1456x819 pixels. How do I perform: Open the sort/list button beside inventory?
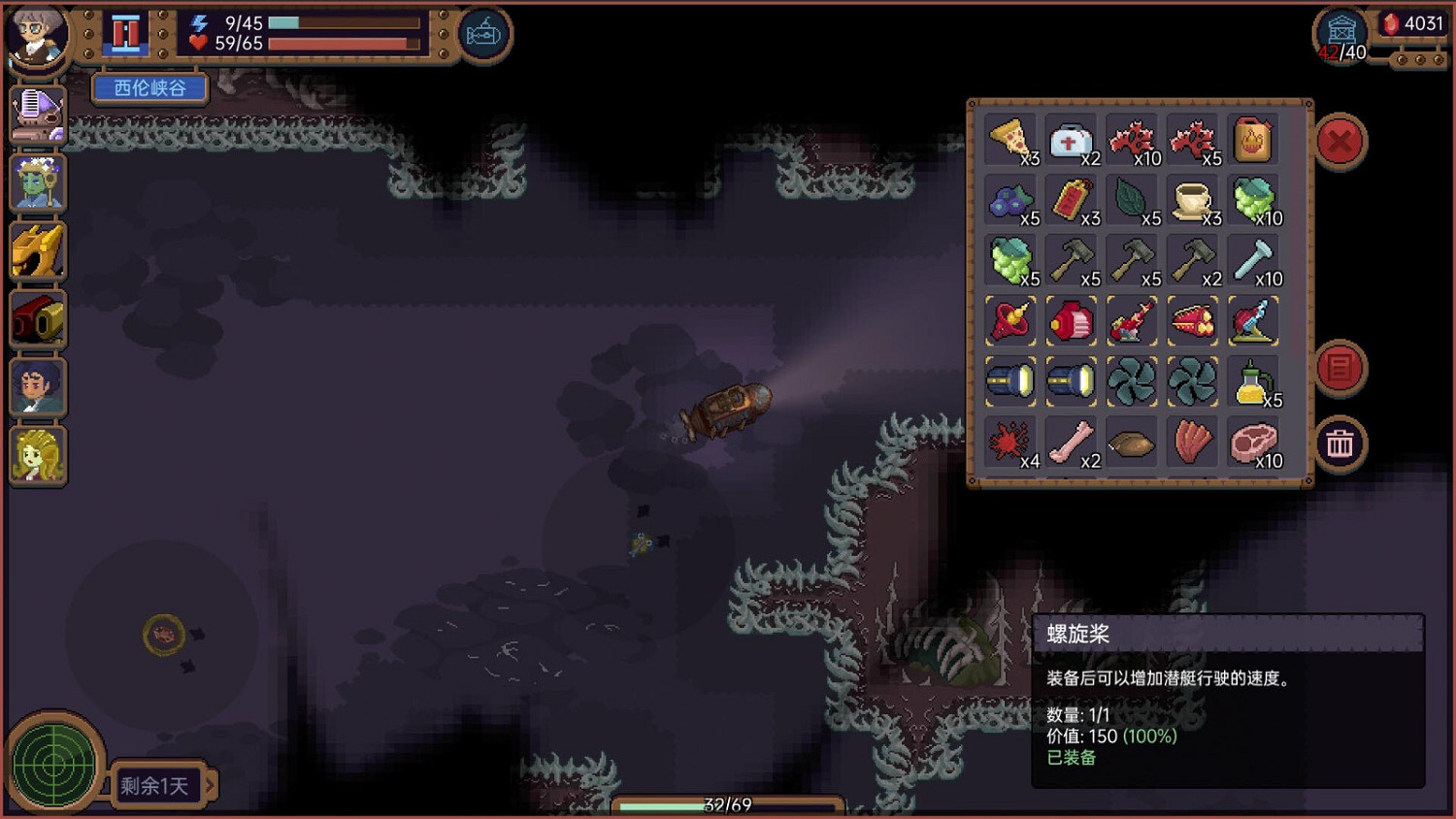(1340, 369)
